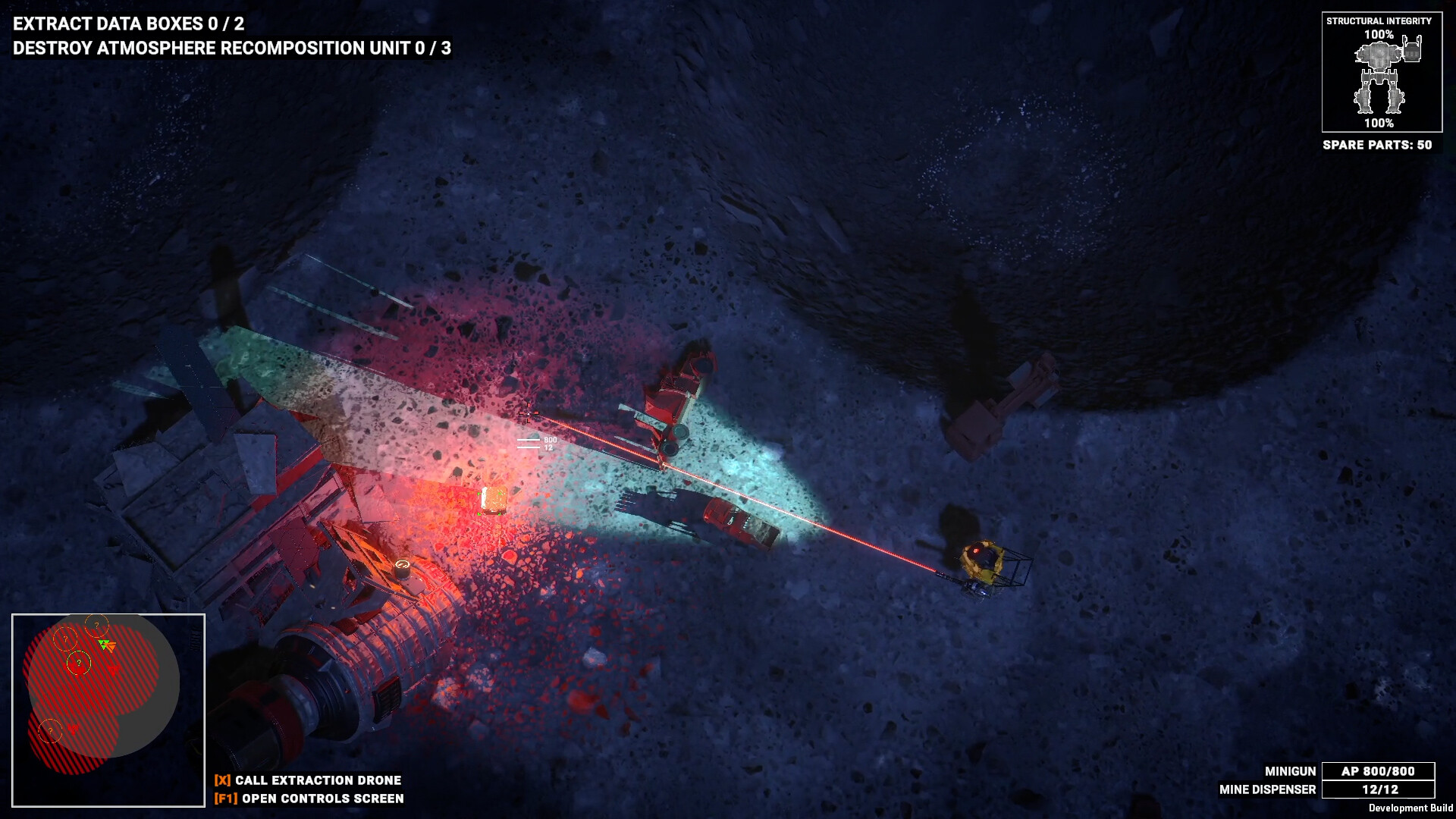Click the minimap panel
This screenshot has height=819, width=1456.
[108, 710]
